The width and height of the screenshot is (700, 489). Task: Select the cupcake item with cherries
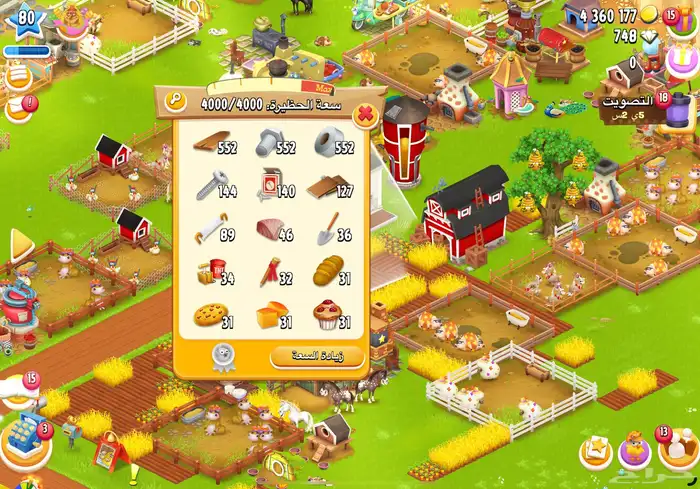coord(327,316)
